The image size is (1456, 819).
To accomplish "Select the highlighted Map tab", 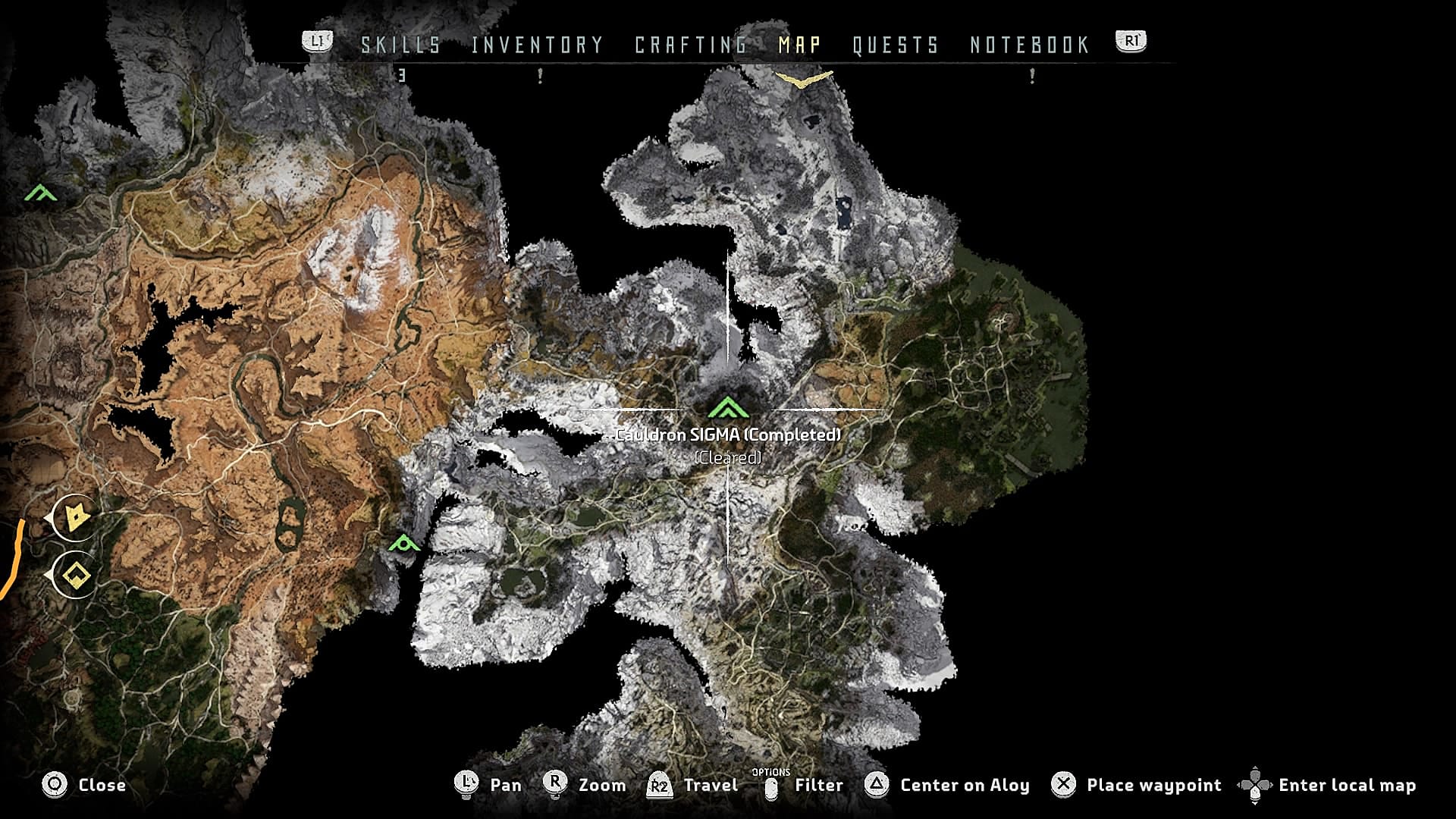I will (x=799, y=45).
